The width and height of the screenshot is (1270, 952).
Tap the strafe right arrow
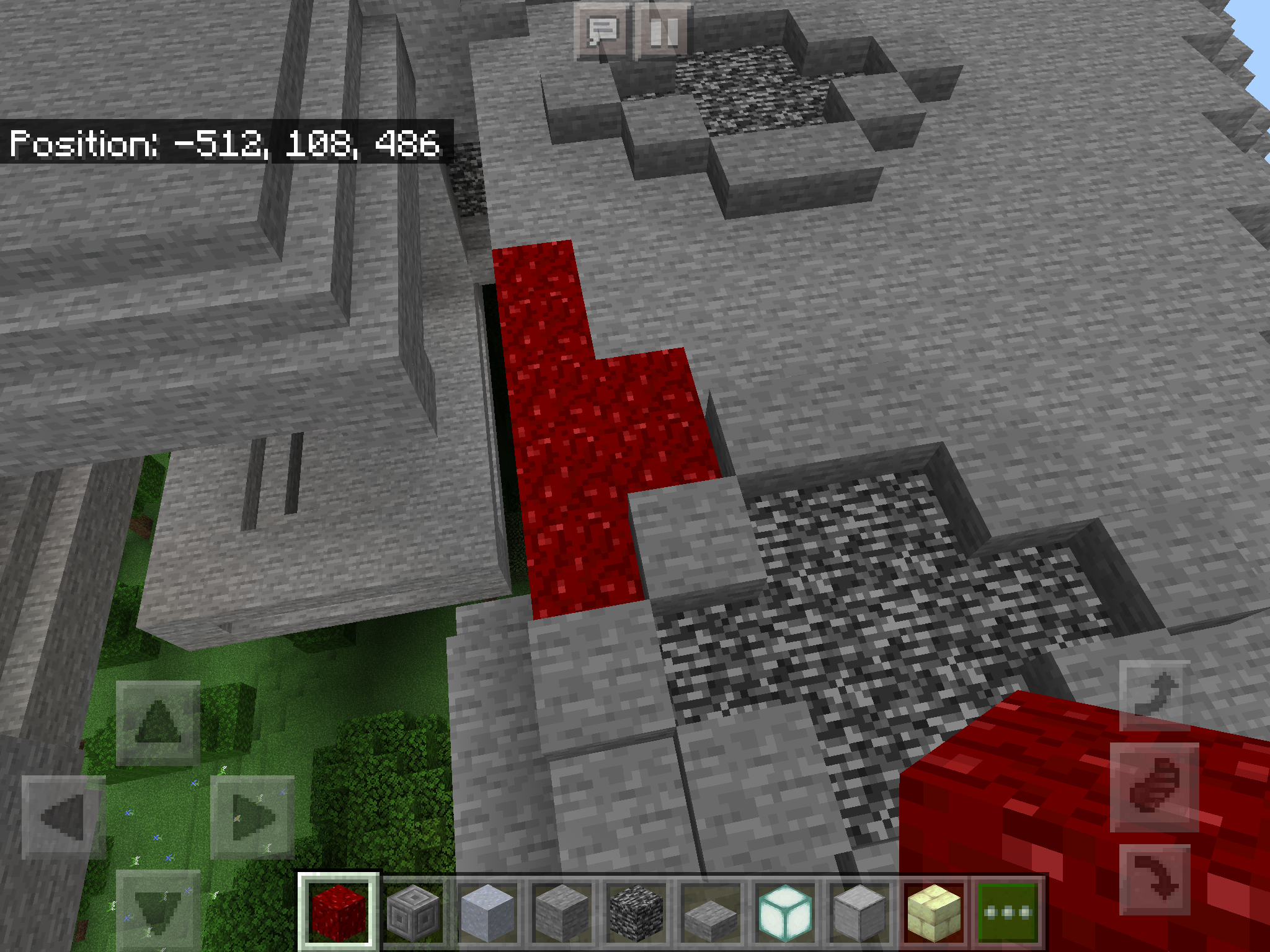point(252,817)
